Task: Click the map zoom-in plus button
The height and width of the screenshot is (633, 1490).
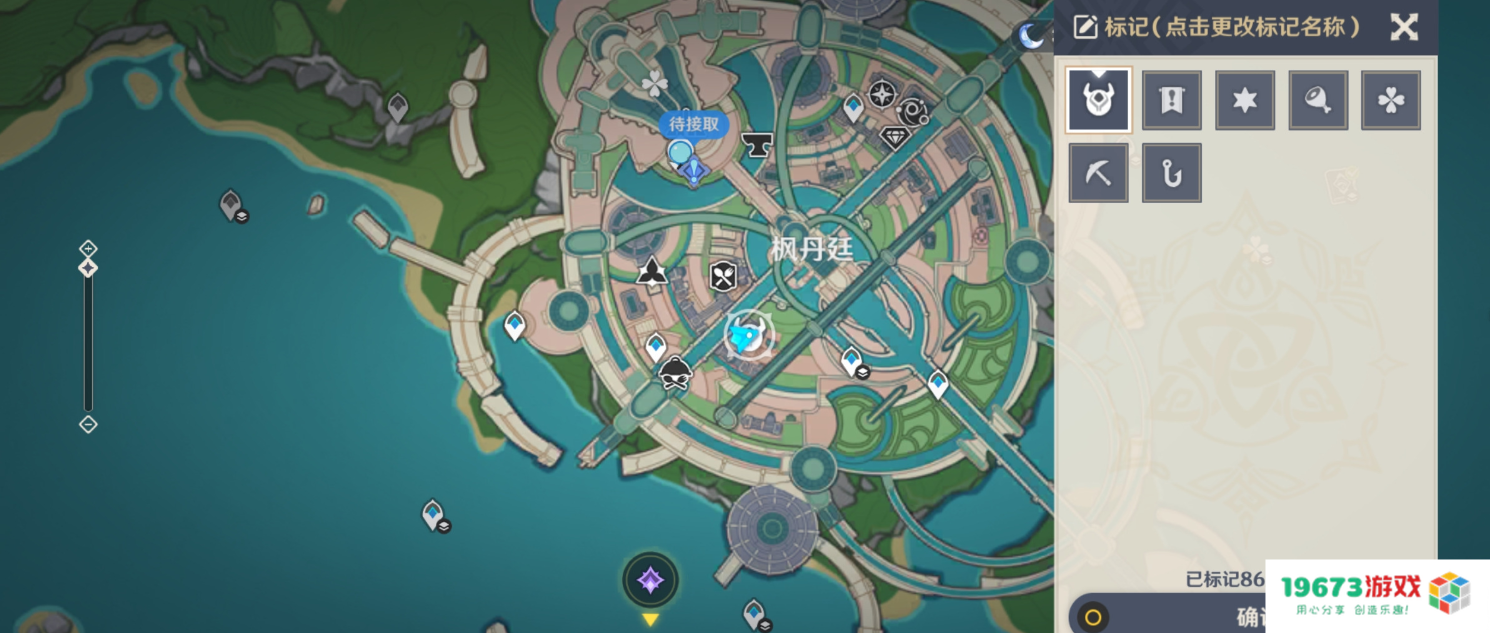Action: 88,248
